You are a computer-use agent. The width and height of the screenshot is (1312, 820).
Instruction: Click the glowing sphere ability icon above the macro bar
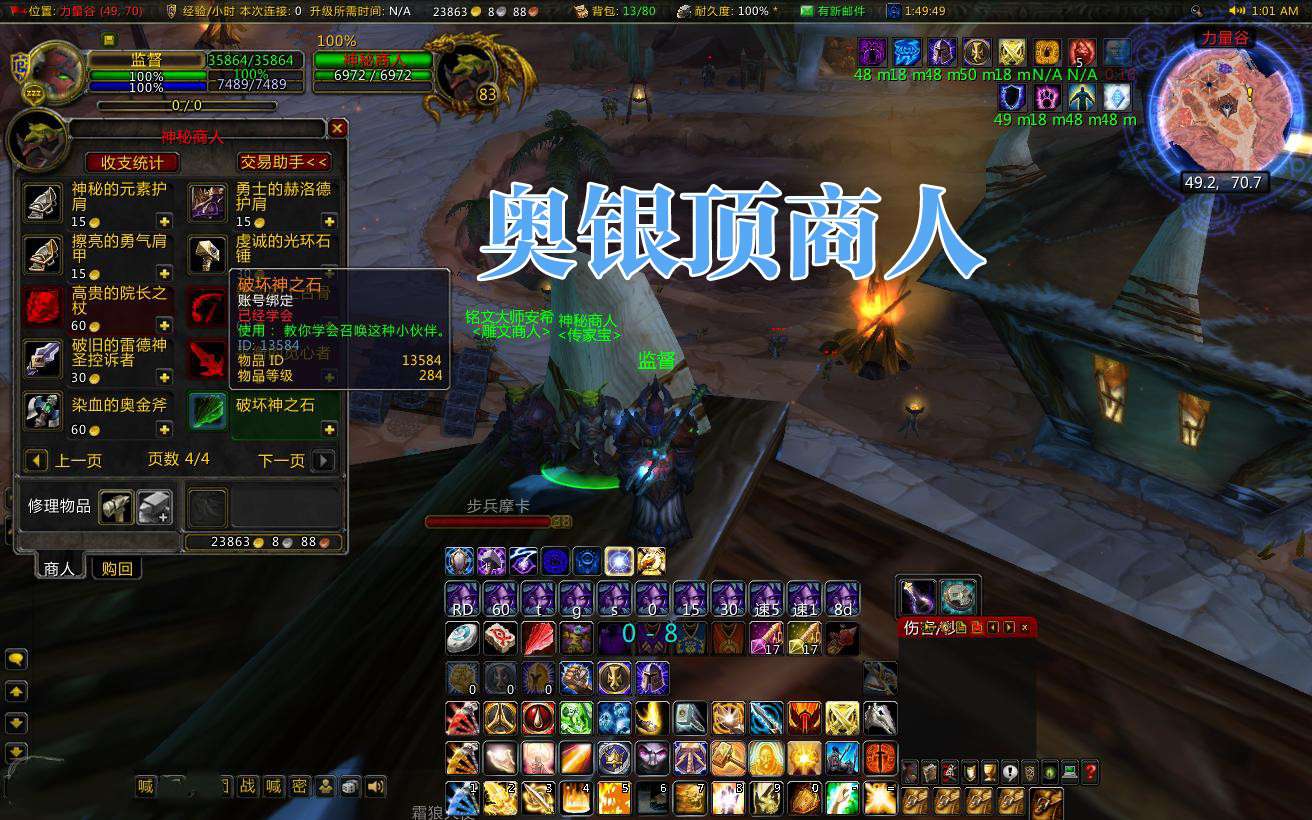click(x=617, y=561)
